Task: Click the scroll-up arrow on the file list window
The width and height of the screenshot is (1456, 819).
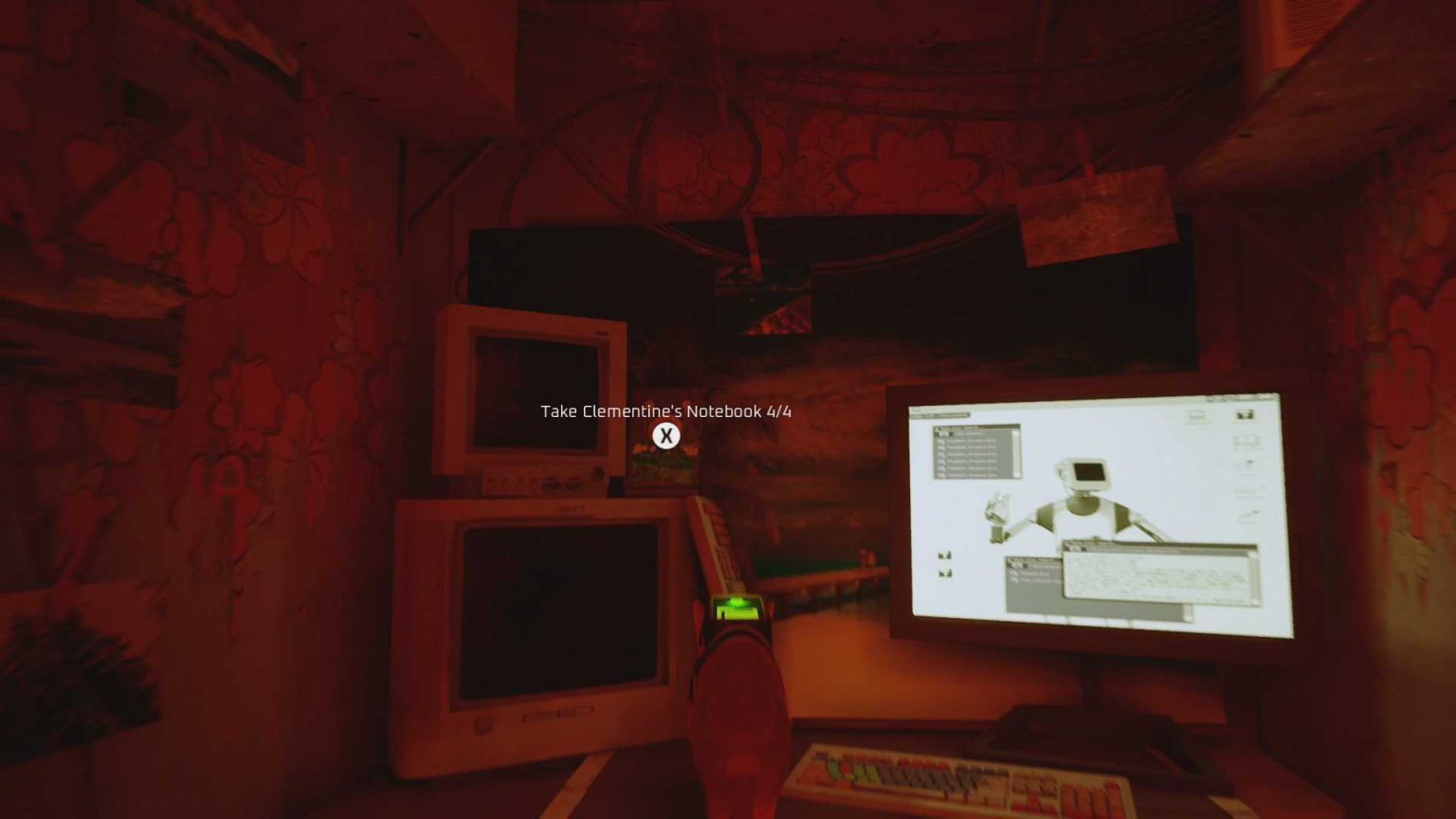Action: tap(1015, 433)
